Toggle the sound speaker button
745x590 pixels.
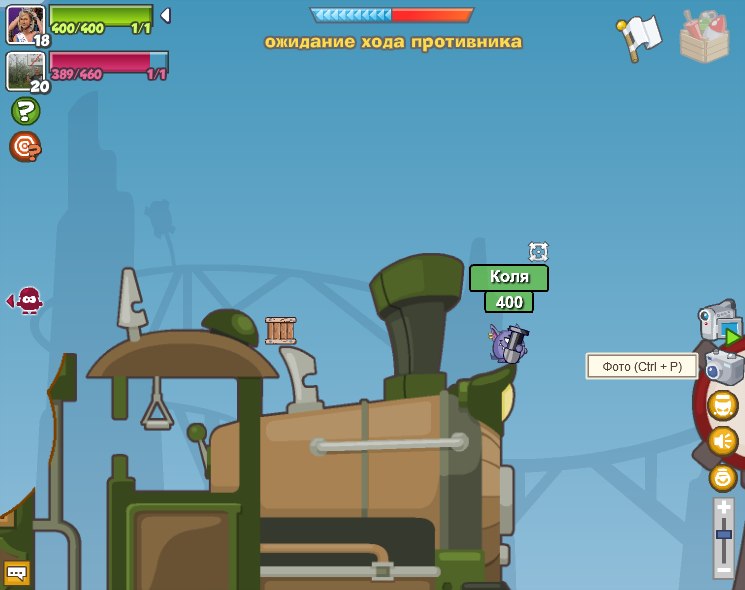(722, 440)
